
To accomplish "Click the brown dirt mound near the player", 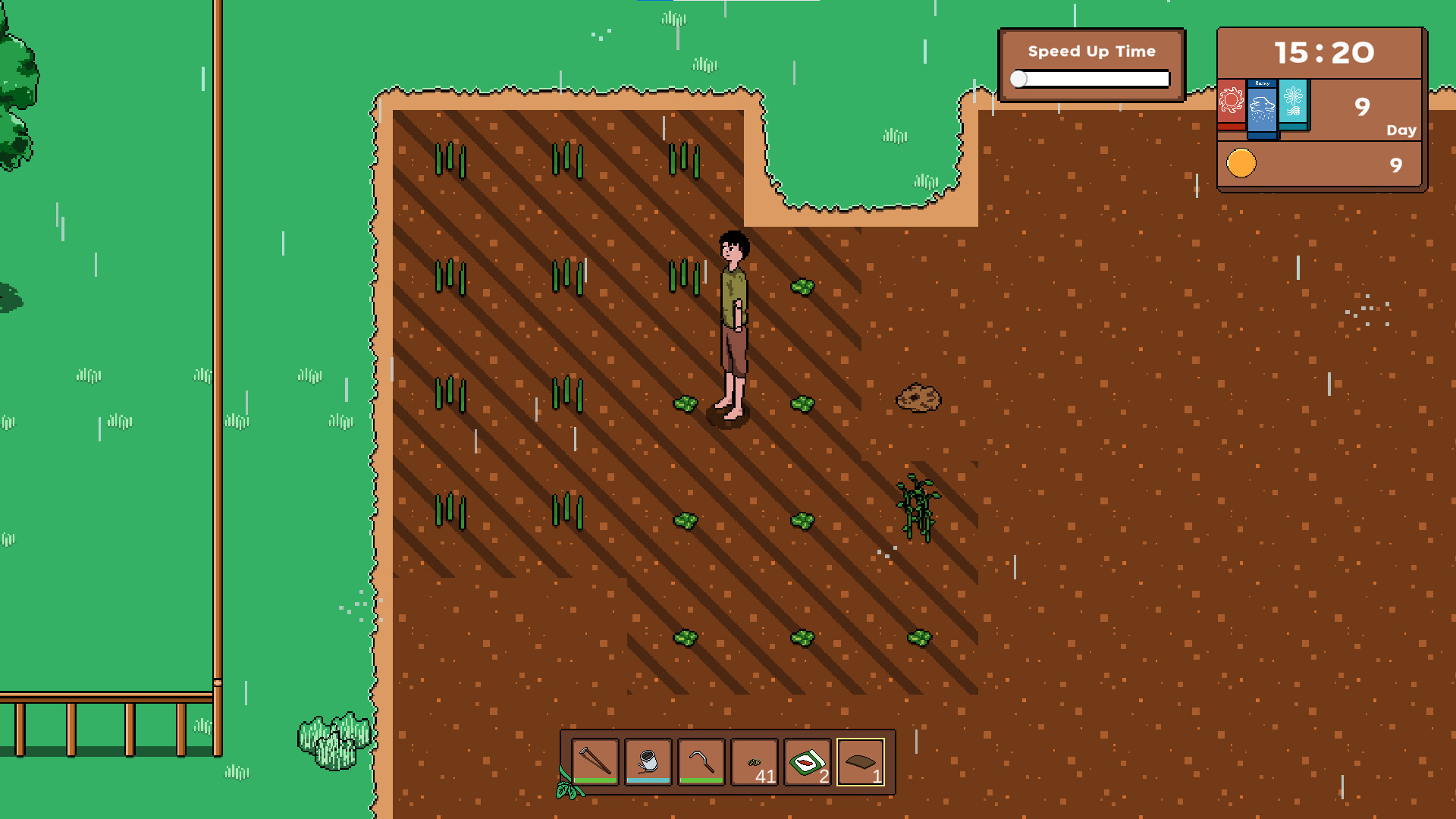I will [918, 397].
